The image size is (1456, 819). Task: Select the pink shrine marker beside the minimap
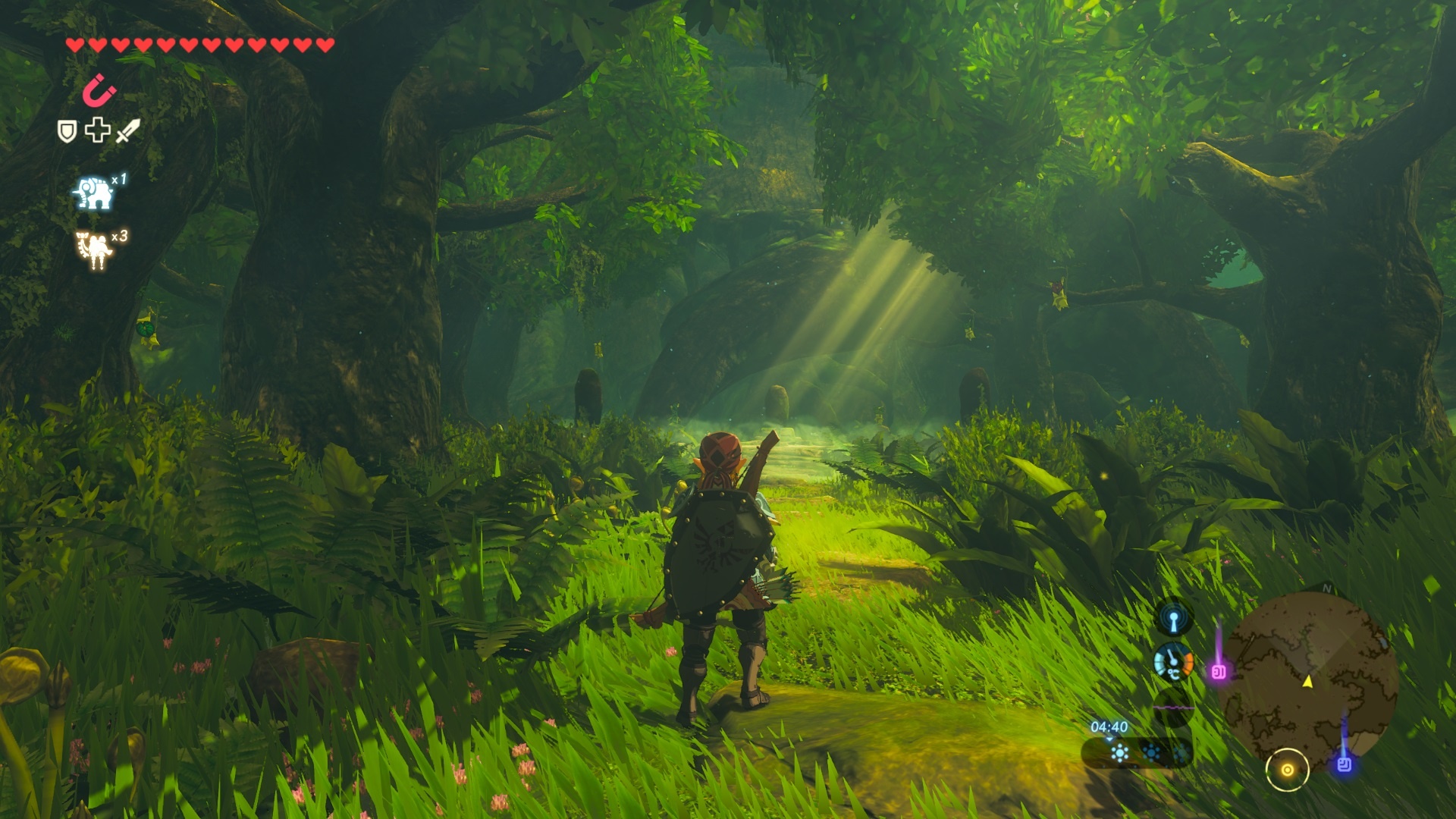(1219, 672)
